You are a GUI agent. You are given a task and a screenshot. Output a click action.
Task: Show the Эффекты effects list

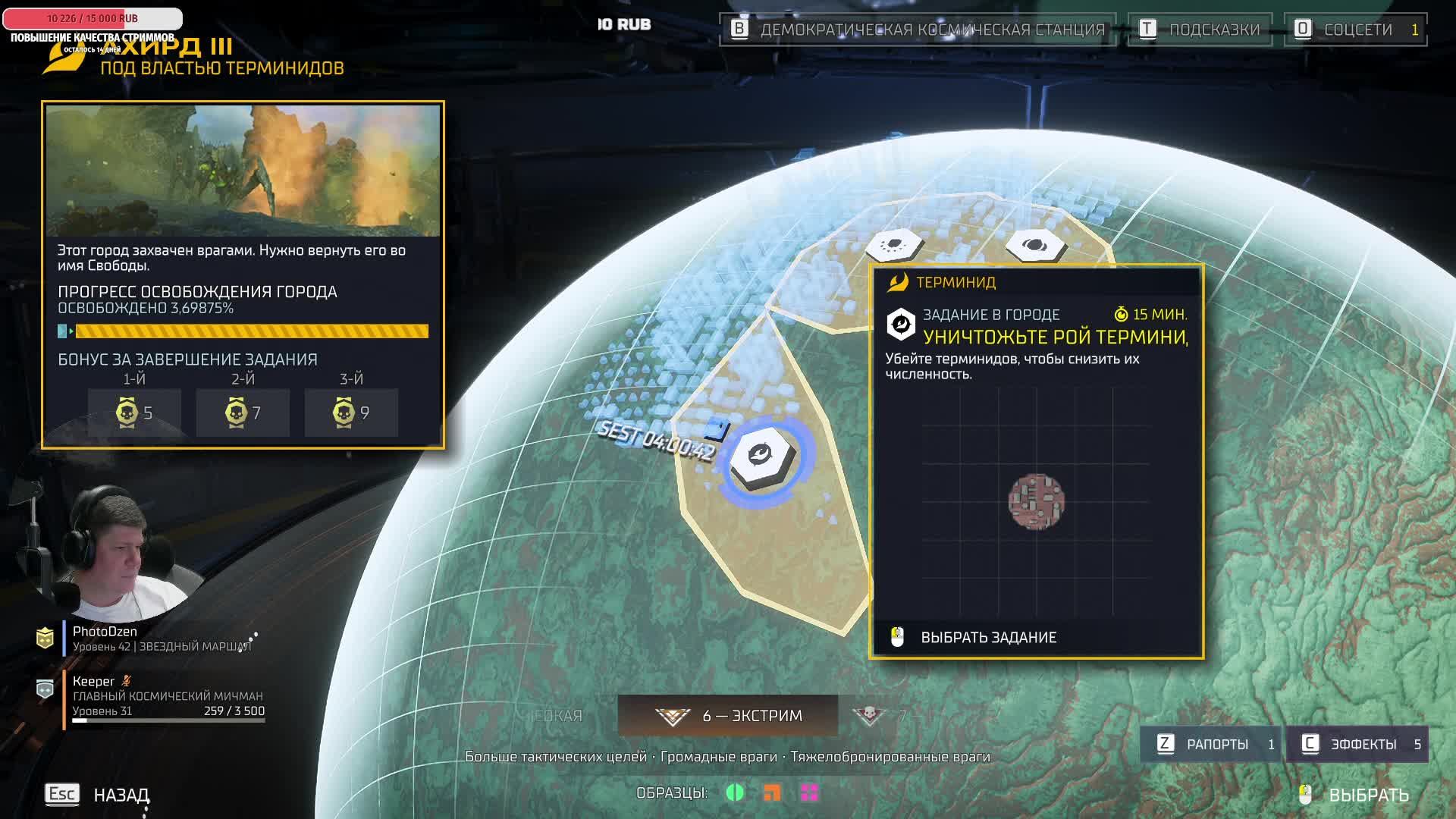[x=1357, y=744]
